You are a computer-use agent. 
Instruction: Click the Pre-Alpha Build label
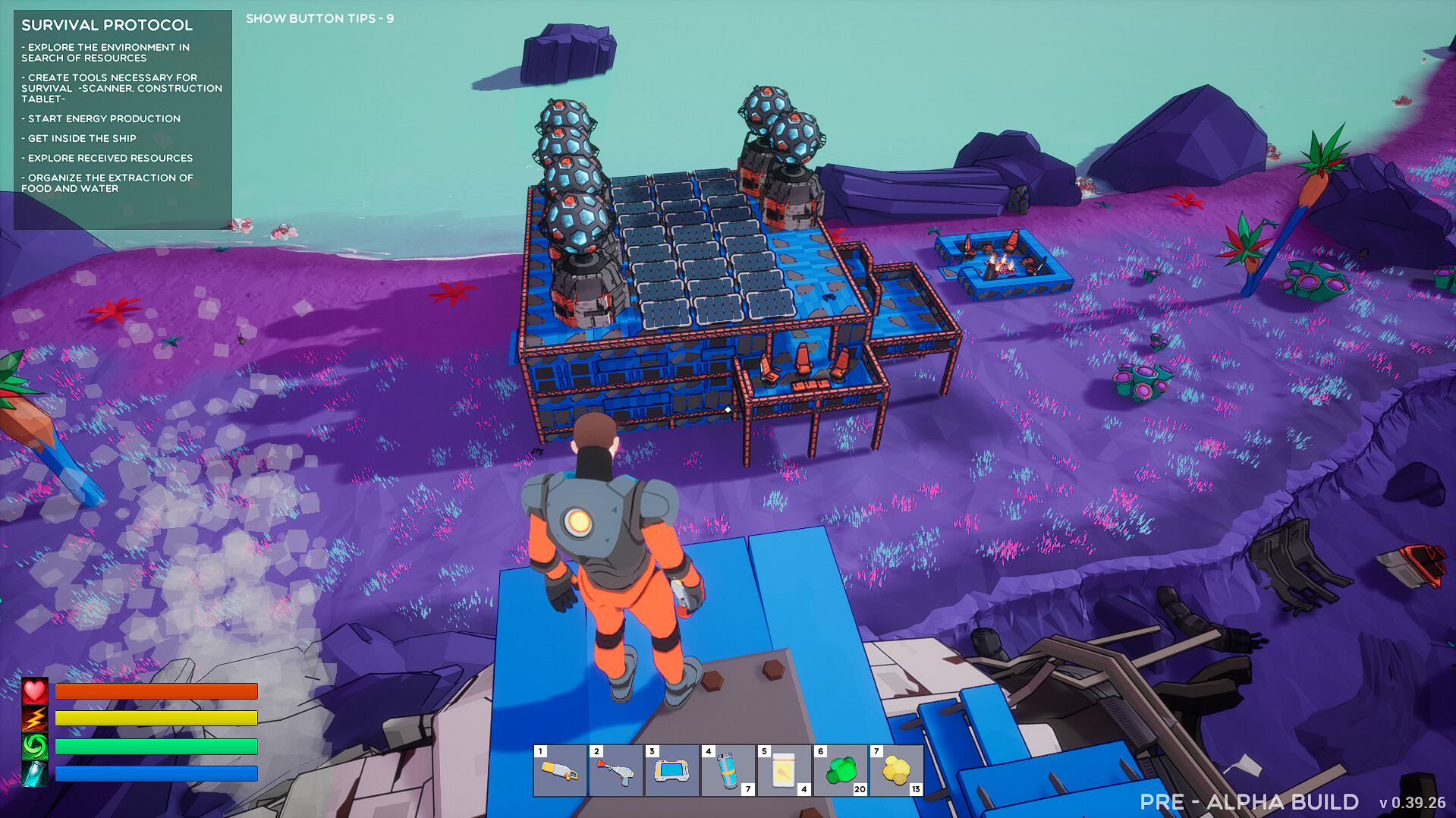point(1249,801)
